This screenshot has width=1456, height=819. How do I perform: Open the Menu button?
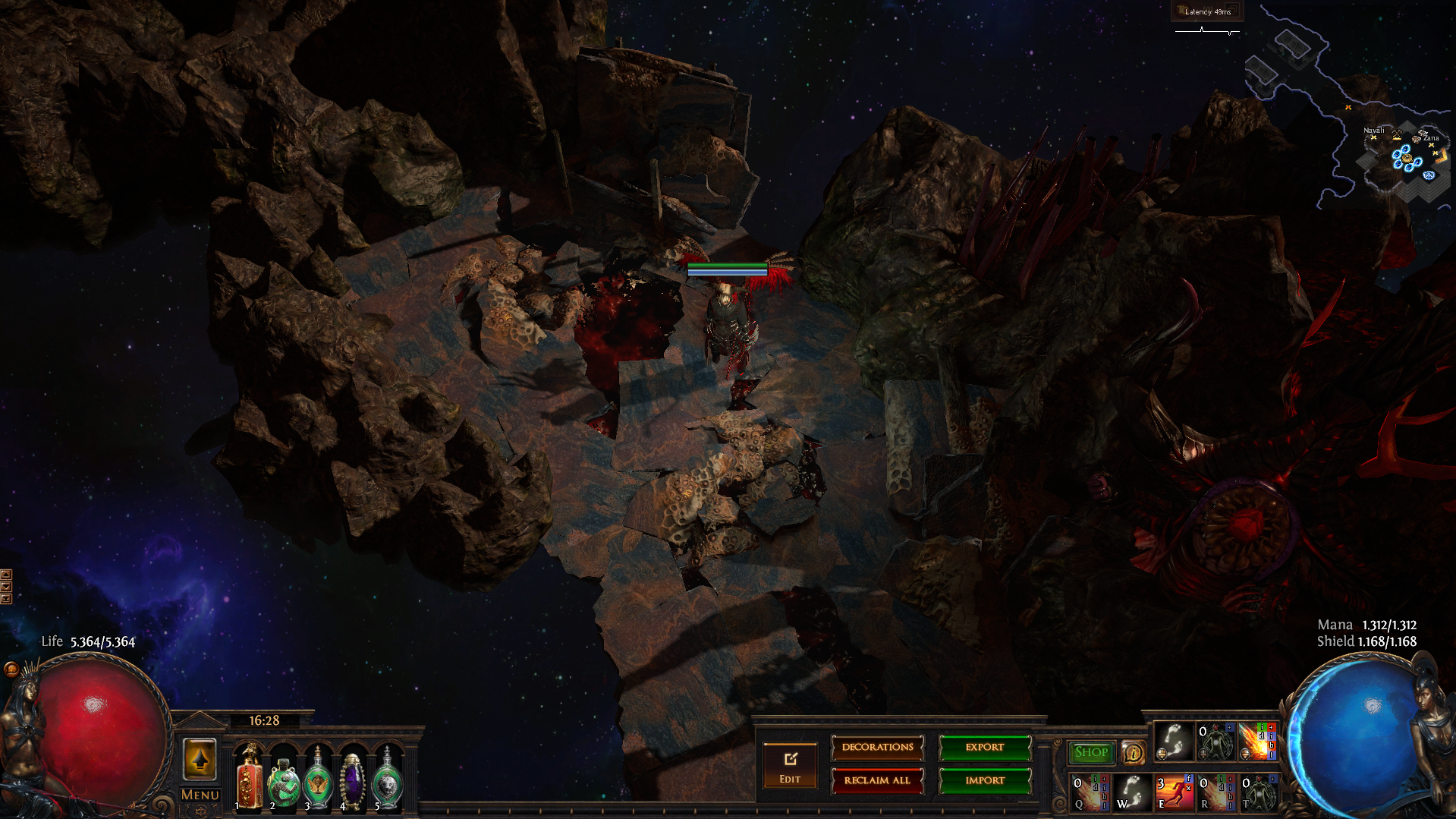point(200,795)
